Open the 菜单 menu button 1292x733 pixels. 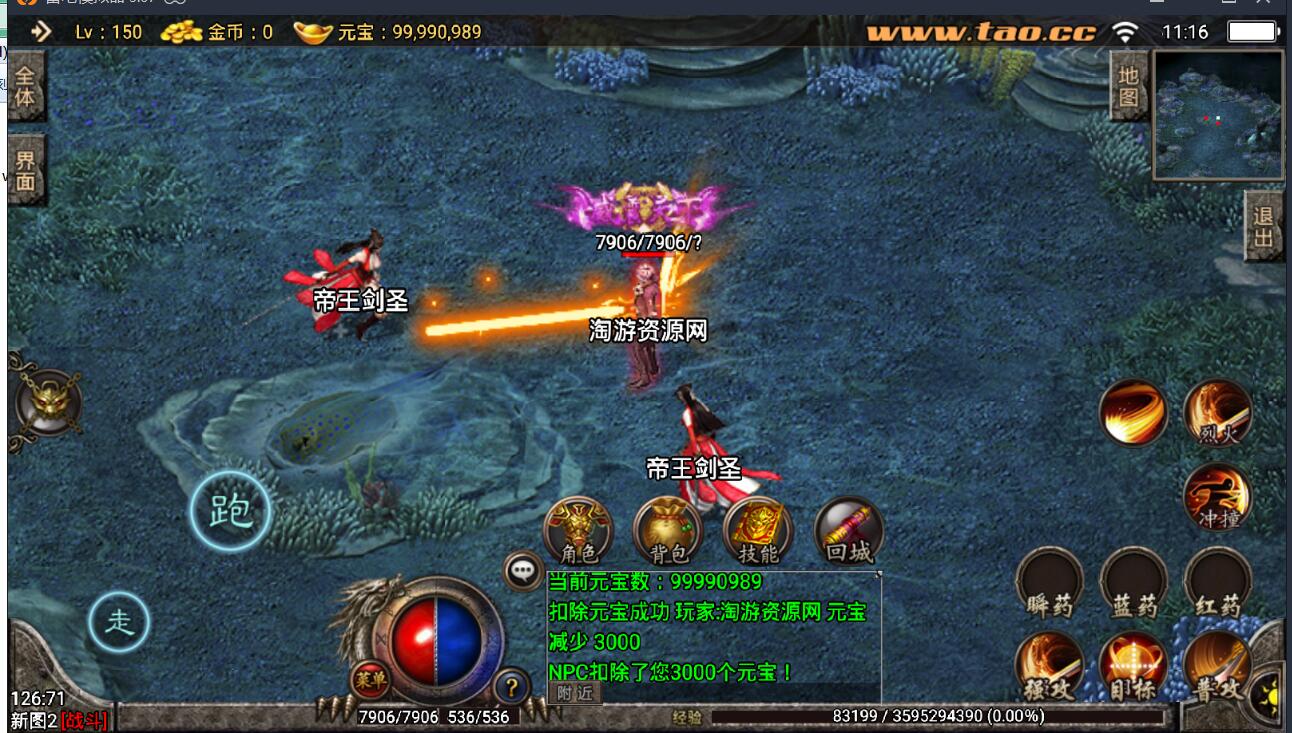point(370,679)
